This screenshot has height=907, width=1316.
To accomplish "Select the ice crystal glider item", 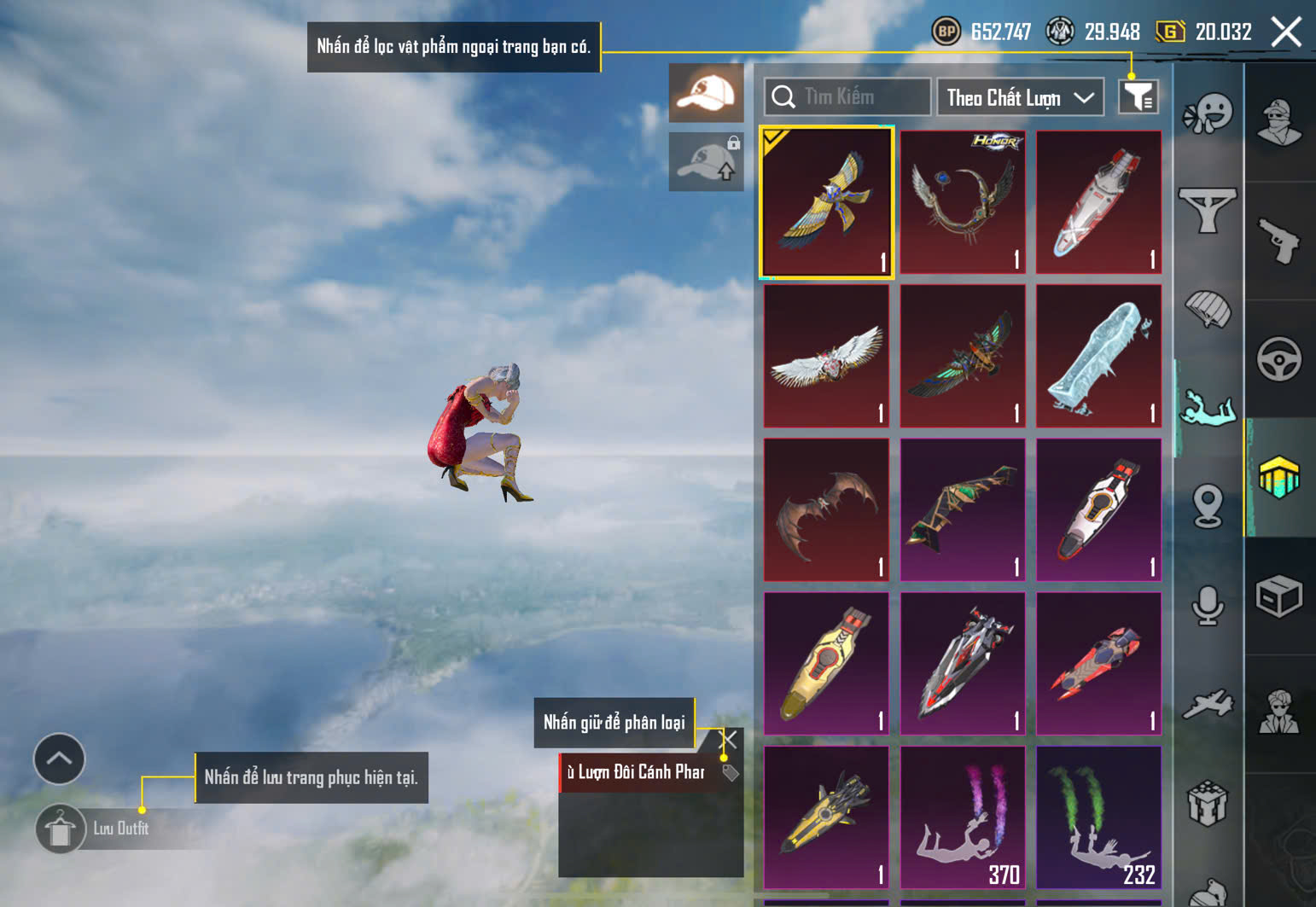I will point(1098,356).
